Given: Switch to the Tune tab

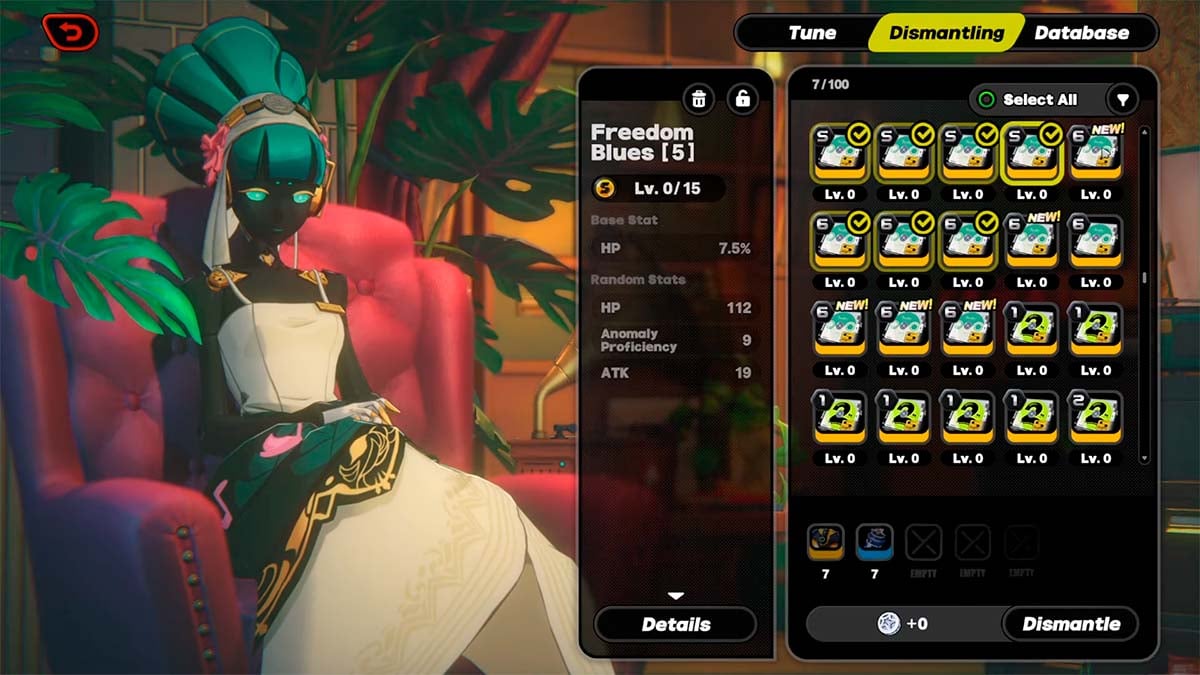Looking at the screenshot, I should (x=812, y=33).
